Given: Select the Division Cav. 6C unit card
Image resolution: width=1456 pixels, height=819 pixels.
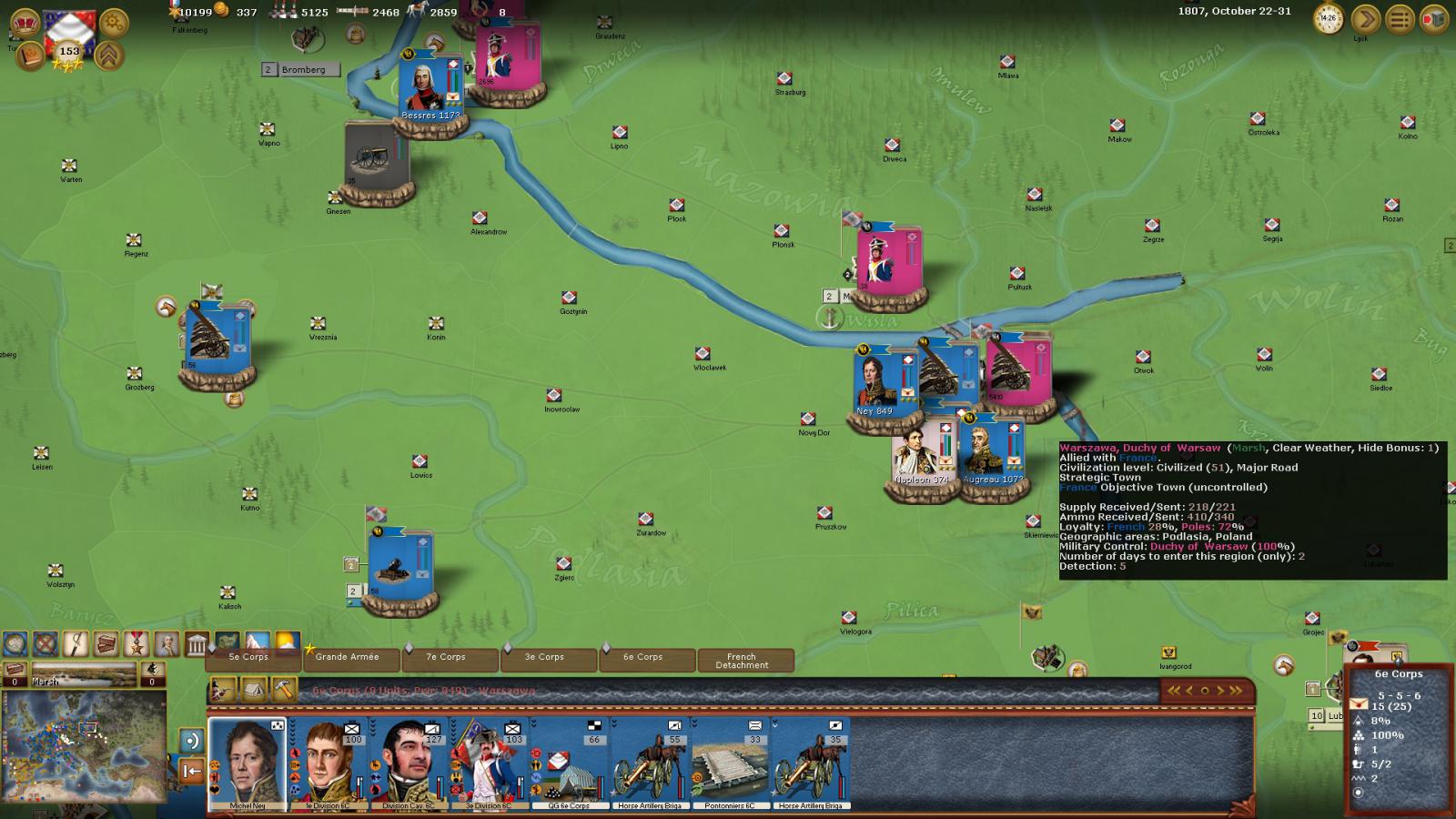Looking at the screenshot, I should pos(409,763).
